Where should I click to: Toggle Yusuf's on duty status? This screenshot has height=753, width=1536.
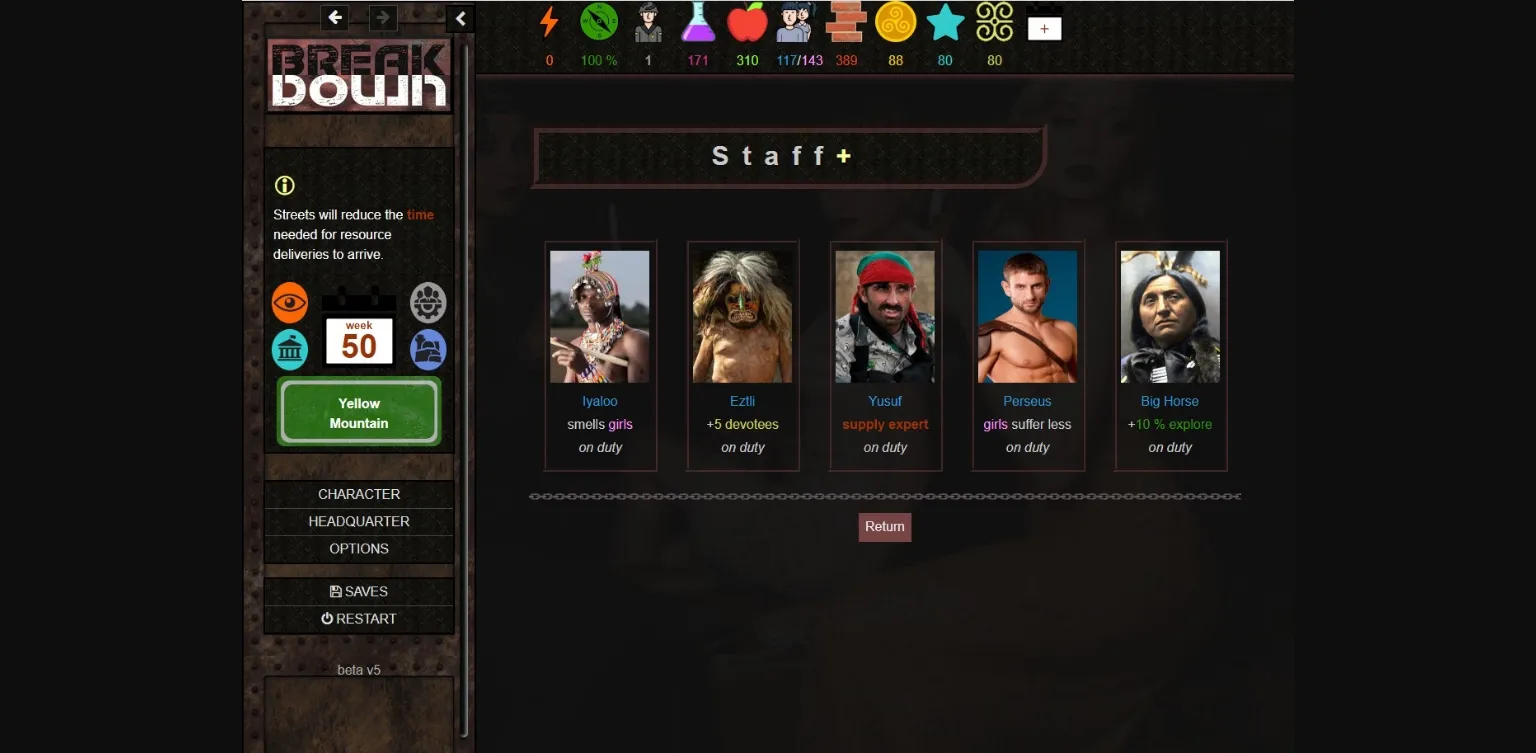[884, 447]
